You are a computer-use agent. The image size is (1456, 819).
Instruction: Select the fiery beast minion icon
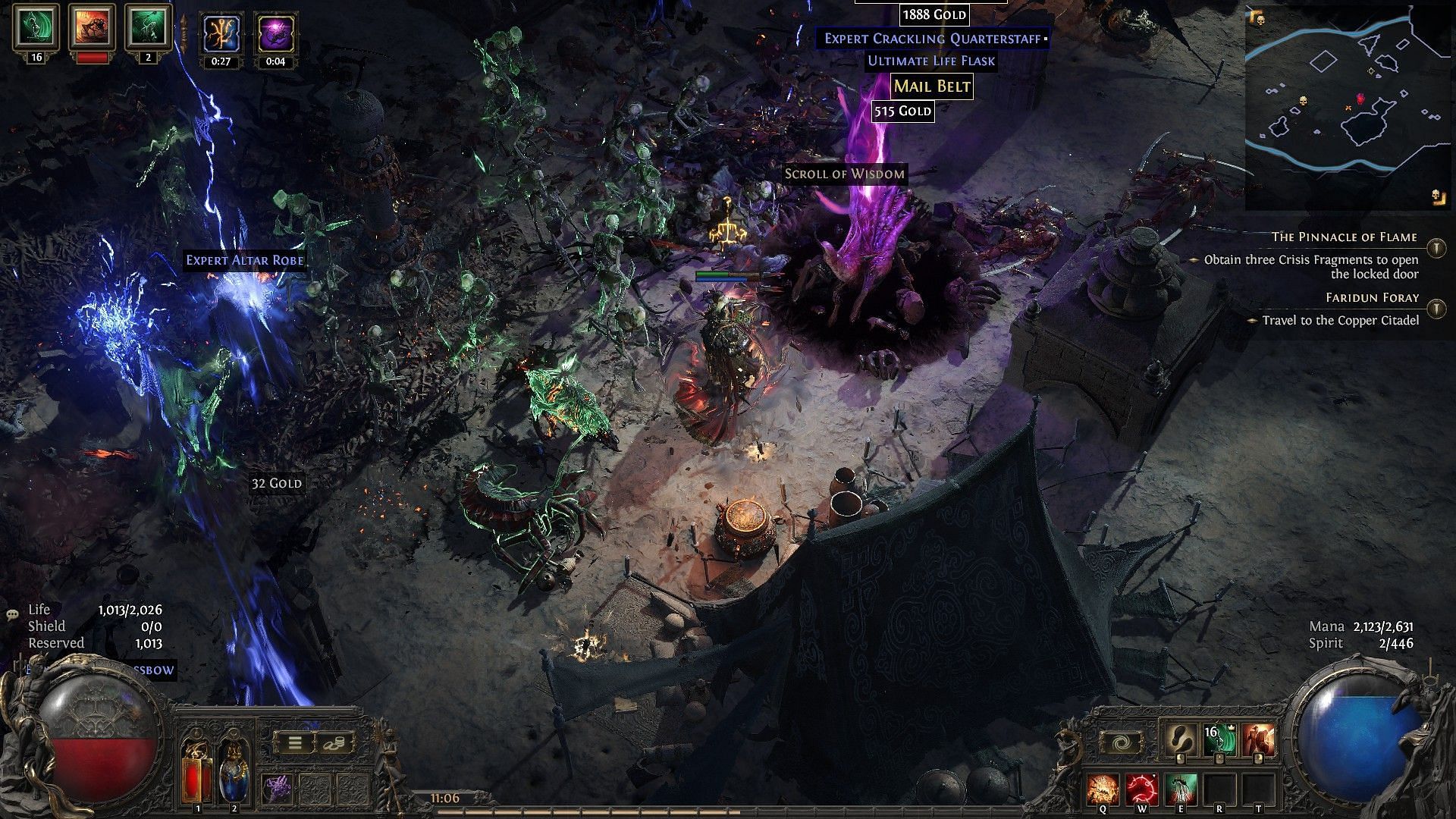(92, 28)
